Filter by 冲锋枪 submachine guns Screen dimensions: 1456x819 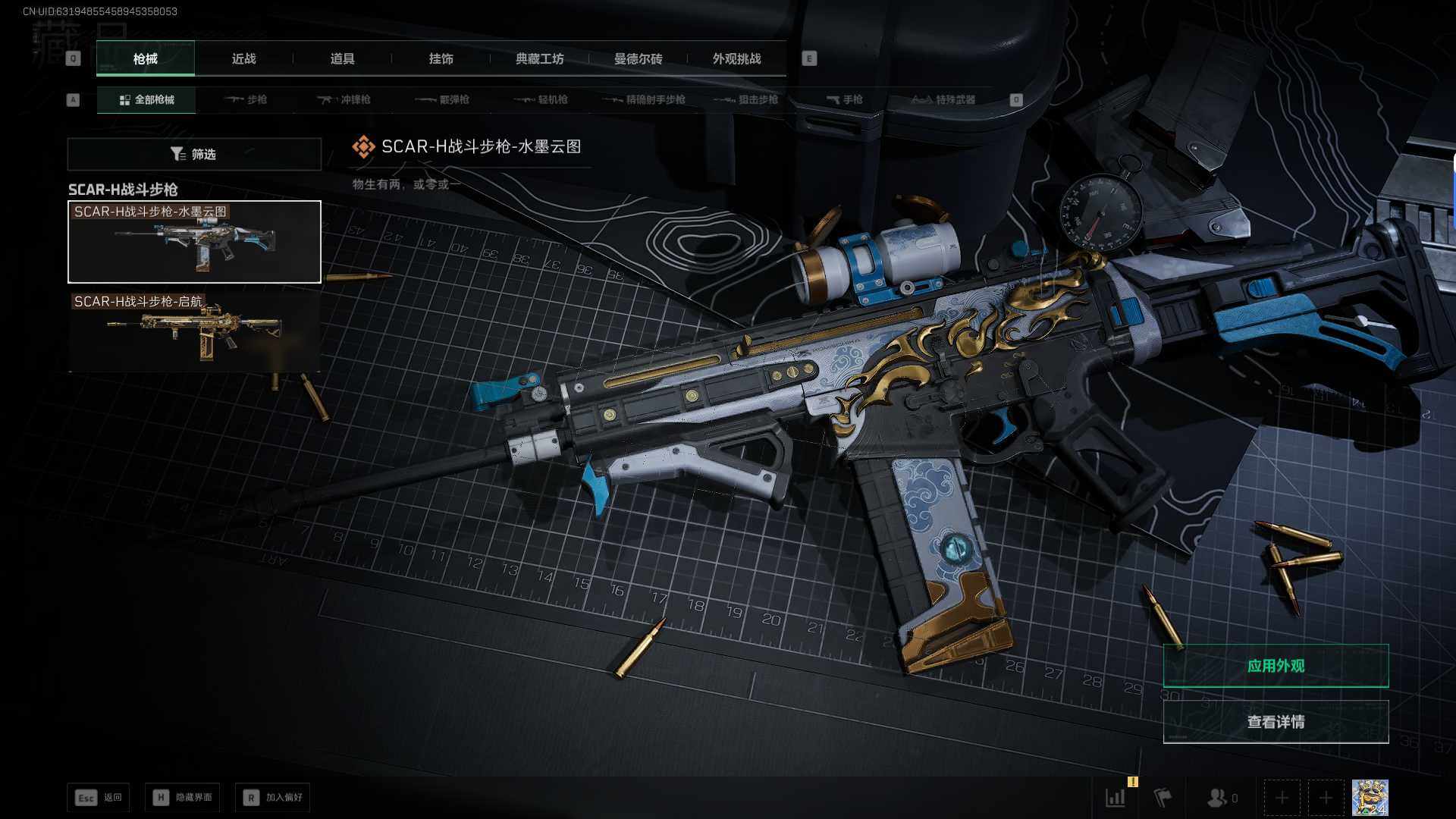point(344,100)
